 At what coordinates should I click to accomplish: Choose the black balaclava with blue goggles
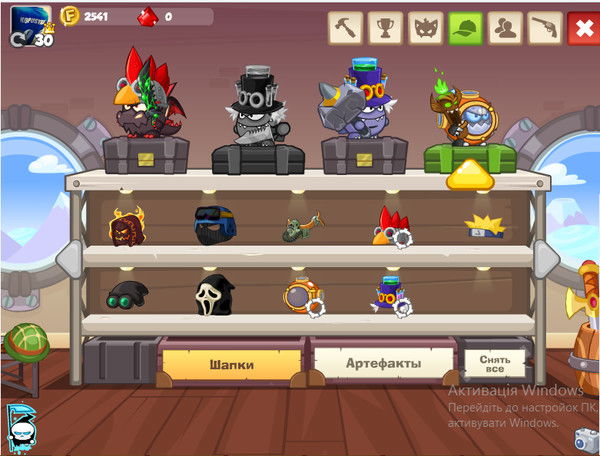pos(212,226)
